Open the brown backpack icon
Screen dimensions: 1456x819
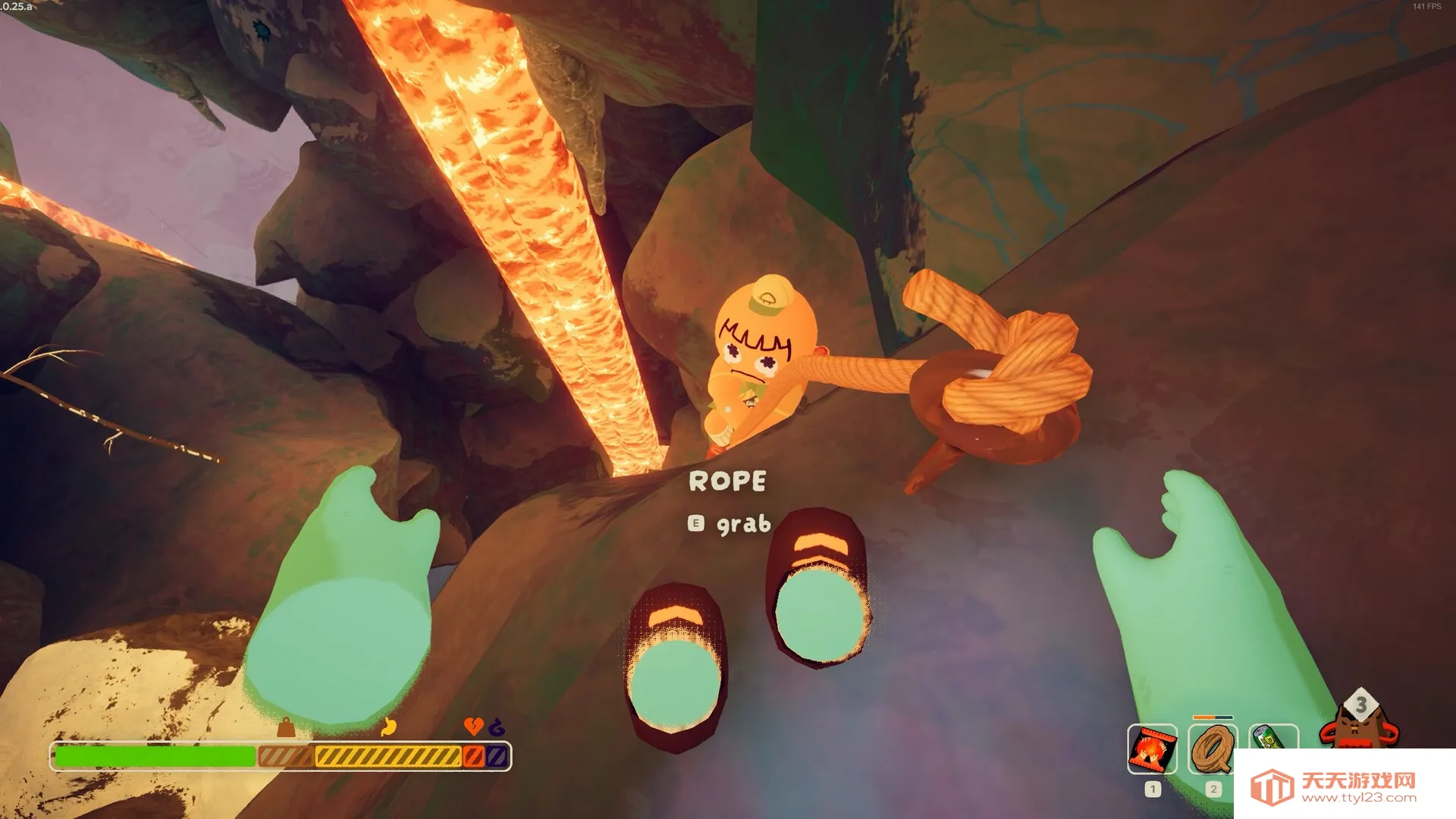[x=1359, y=726]
